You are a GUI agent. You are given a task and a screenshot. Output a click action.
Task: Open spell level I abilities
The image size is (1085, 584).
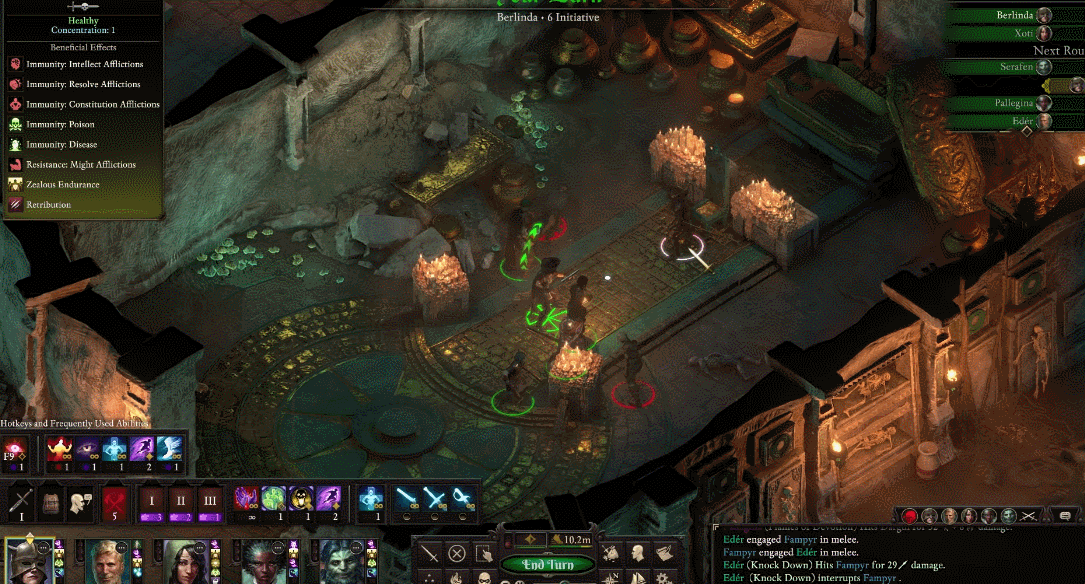[153, 500]
